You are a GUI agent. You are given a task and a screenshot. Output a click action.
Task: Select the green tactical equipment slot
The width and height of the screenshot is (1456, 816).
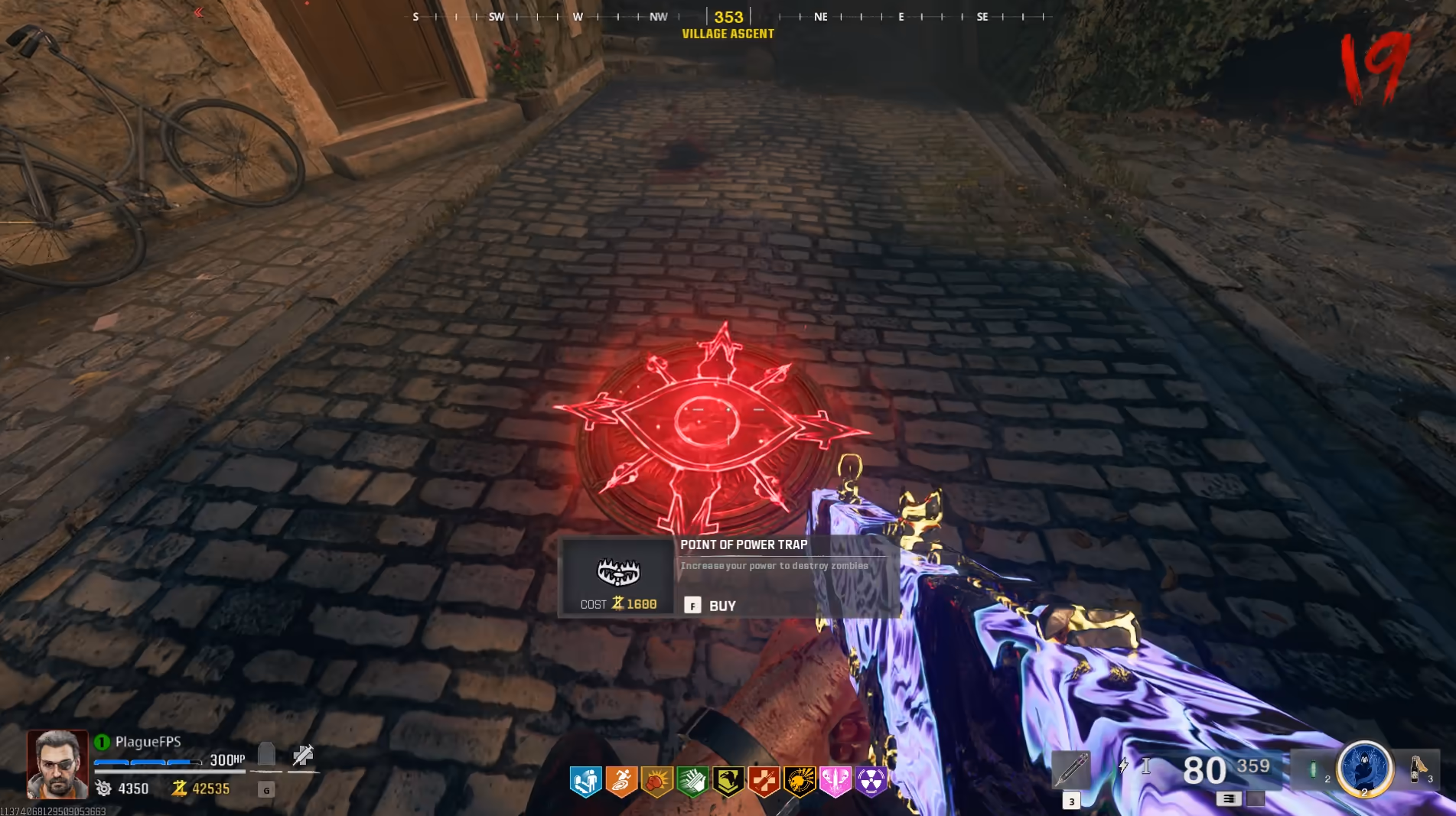[1313, 769]
